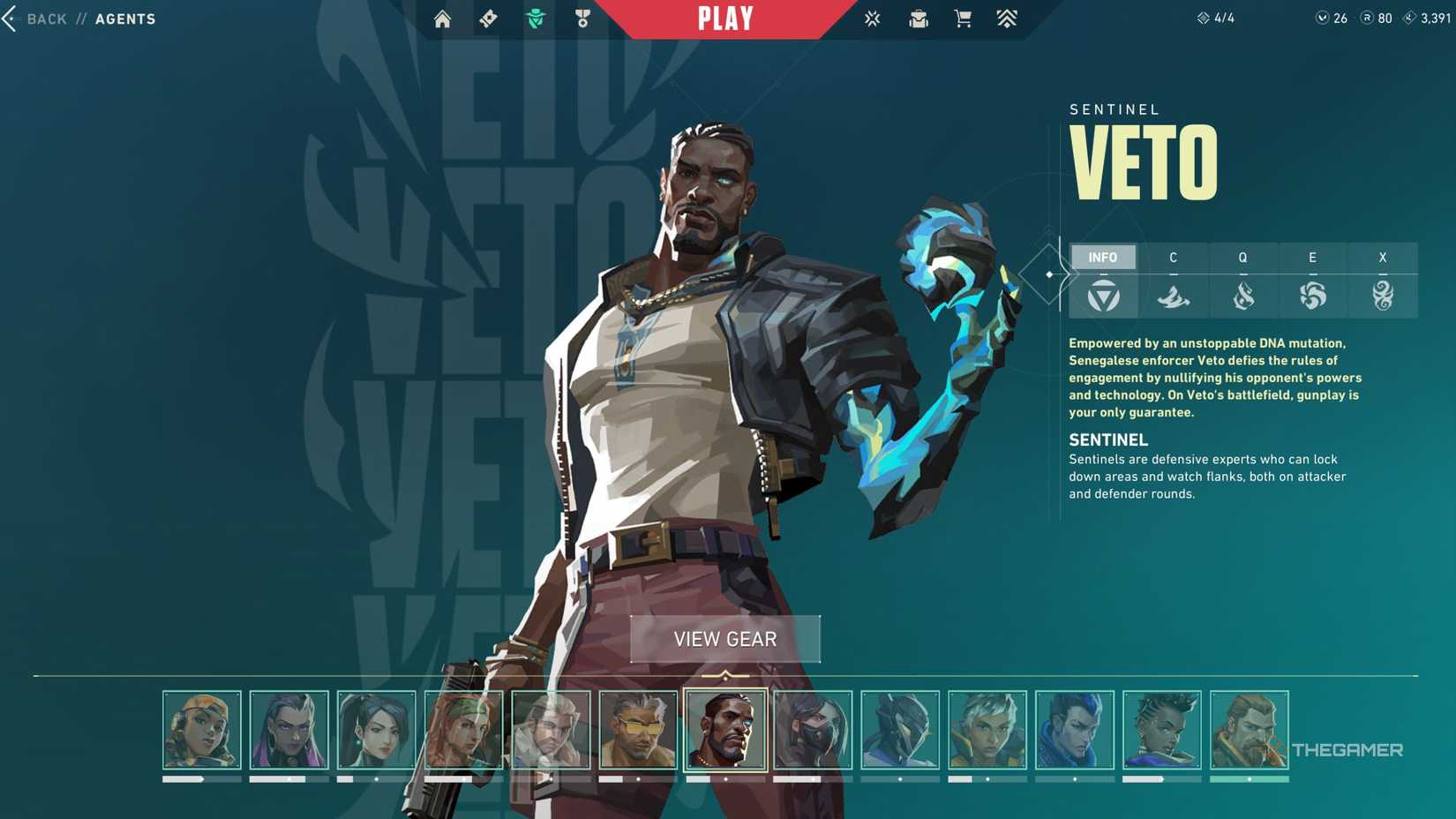The width and height of the screenshot is (1456, 819).
Task: Select the Agents spy icon in top bar
Action: (x=538, y=19)
